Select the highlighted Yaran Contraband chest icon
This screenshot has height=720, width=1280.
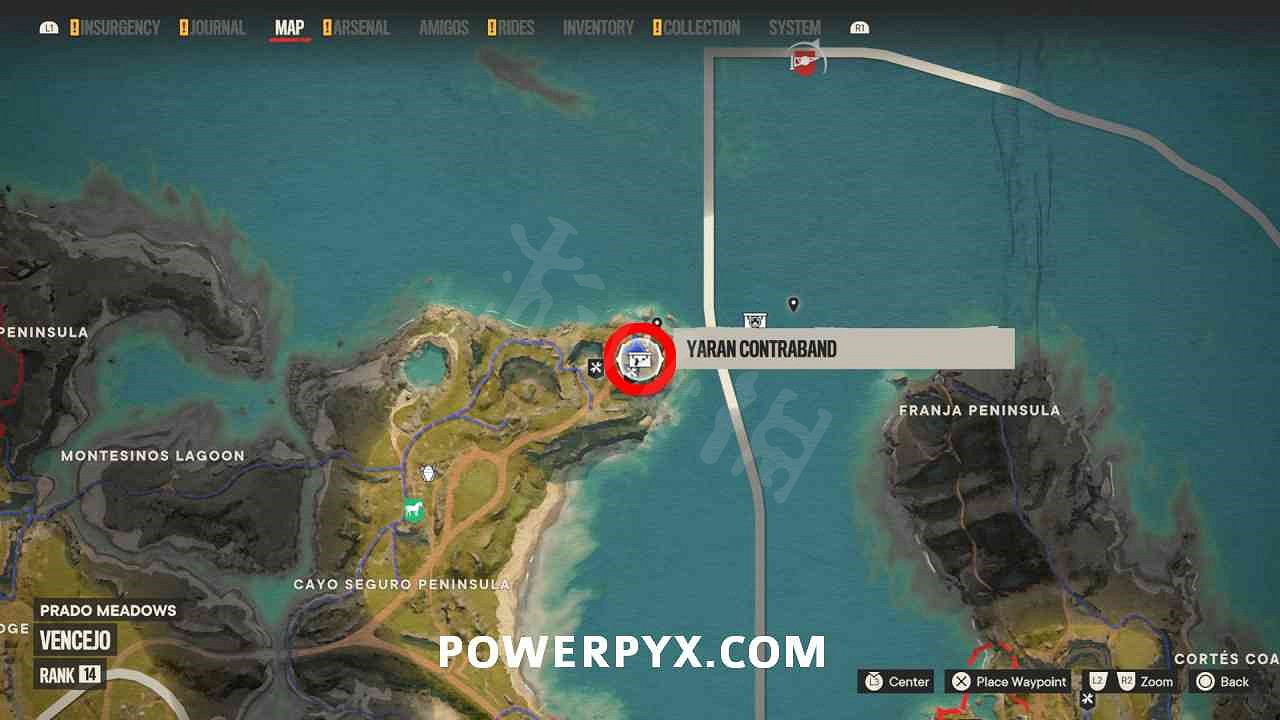(640, 357)
